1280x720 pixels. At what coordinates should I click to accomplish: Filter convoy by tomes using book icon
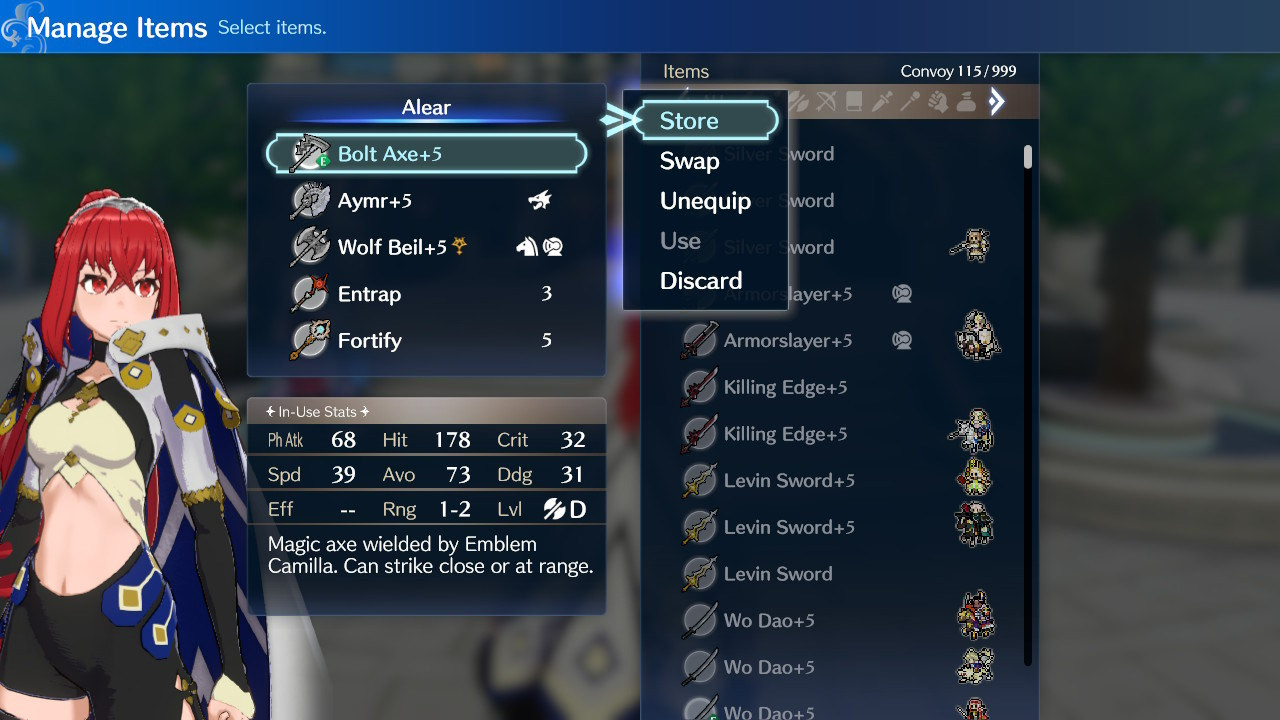point(853,101)
